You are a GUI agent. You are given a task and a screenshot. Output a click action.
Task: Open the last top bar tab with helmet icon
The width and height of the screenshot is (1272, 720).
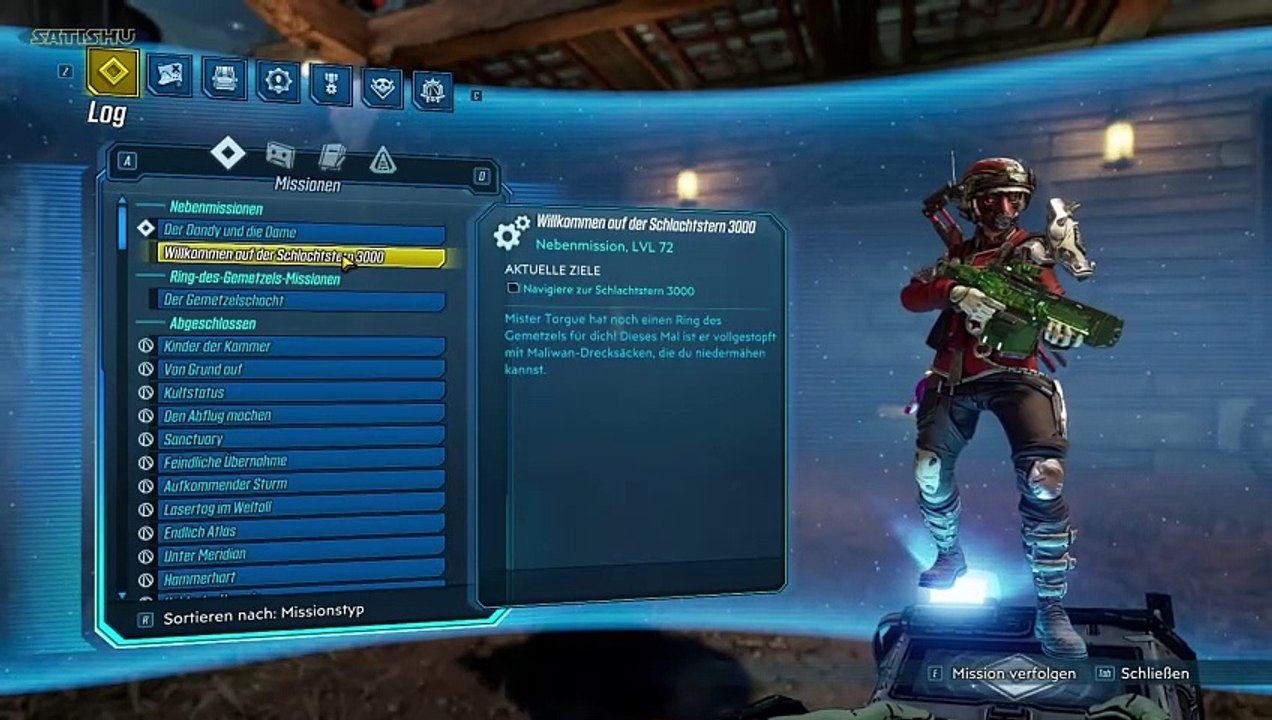pos(433,91)
